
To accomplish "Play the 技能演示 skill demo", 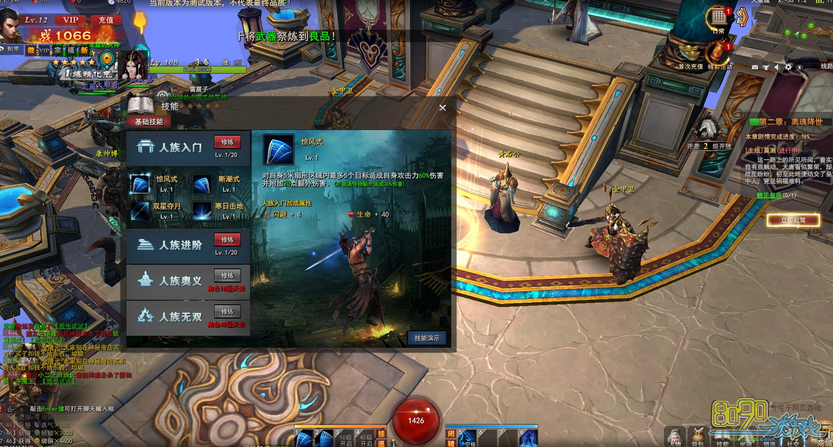I will point(428,338).
